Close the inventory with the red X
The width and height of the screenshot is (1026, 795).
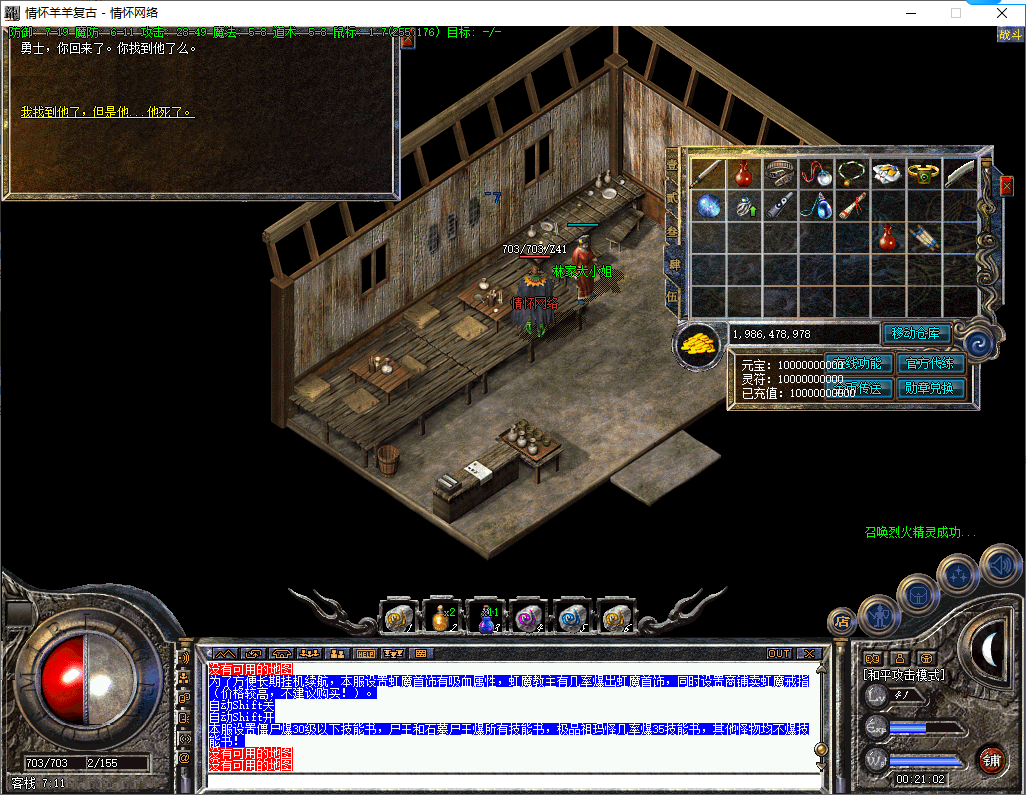click(x=1006, y=186)
